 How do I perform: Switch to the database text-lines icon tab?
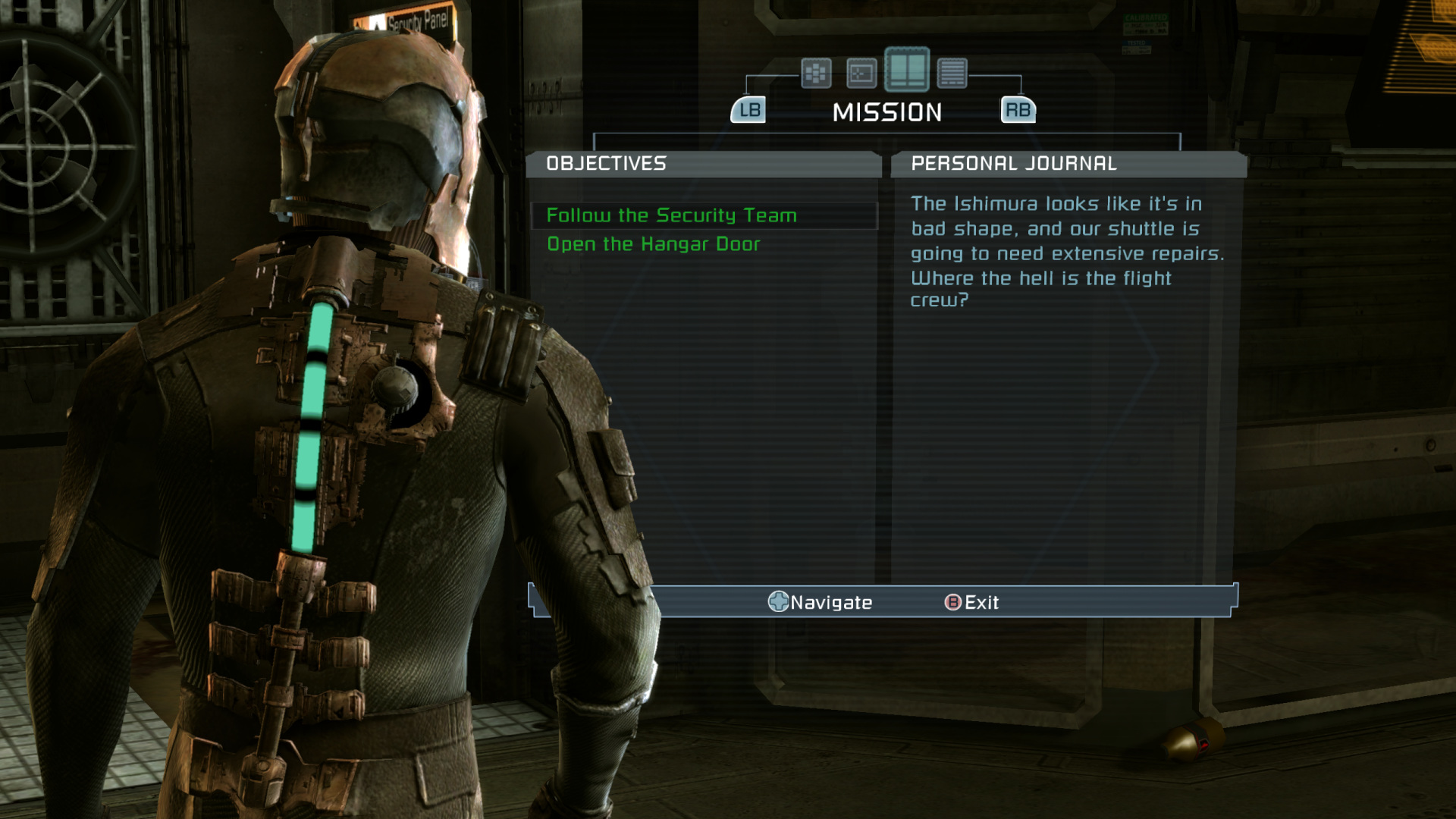click(952, 74)
